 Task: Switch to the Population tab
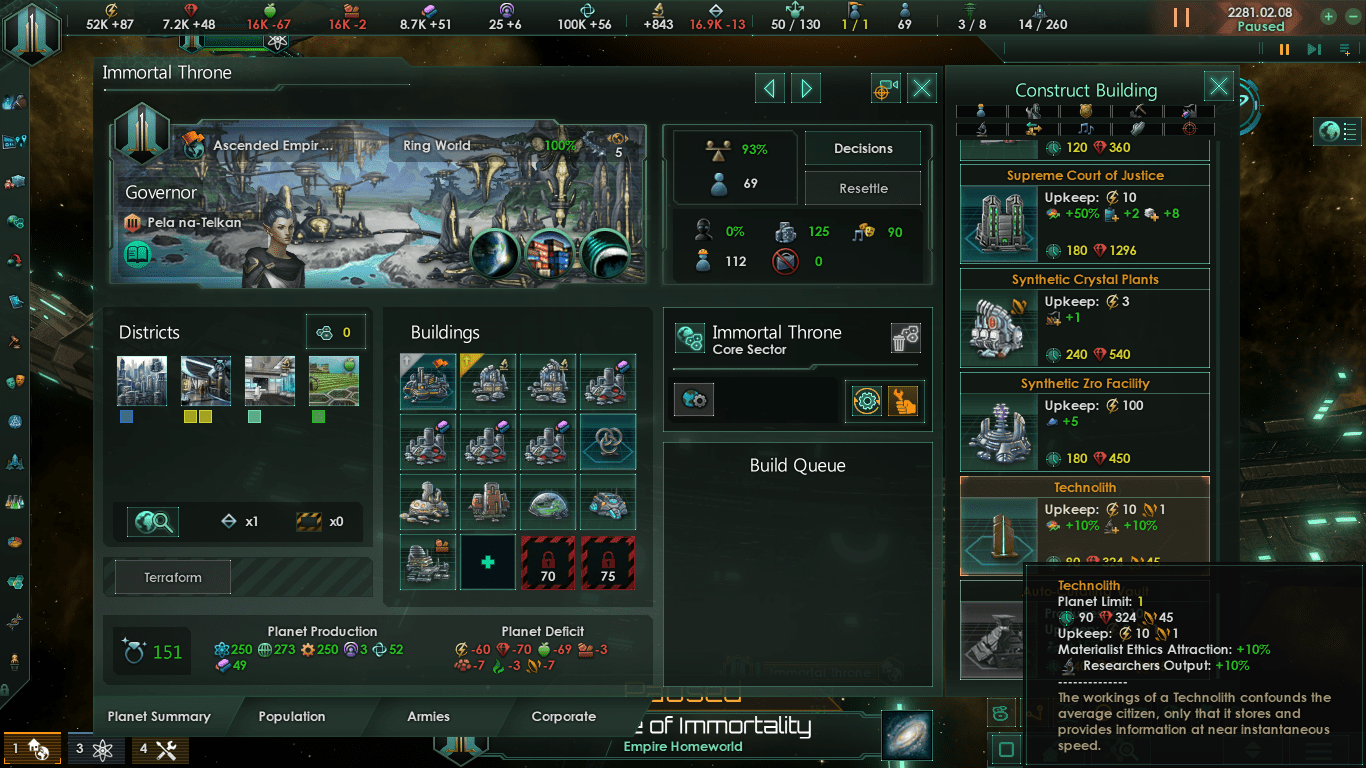coord(291,716)
